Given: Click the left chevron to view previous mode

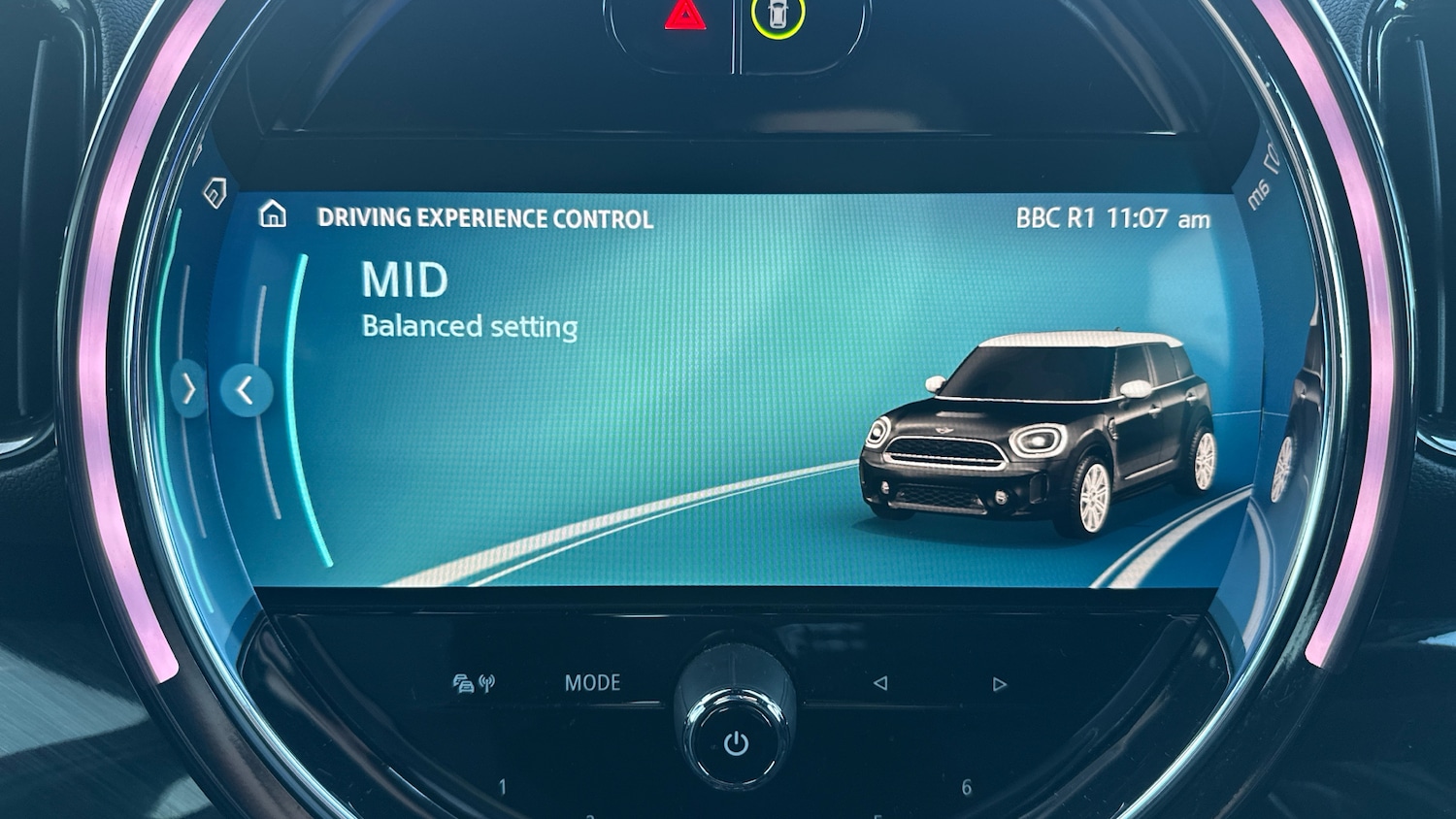Looking at the screenshot, I should (x=244, y=390).
